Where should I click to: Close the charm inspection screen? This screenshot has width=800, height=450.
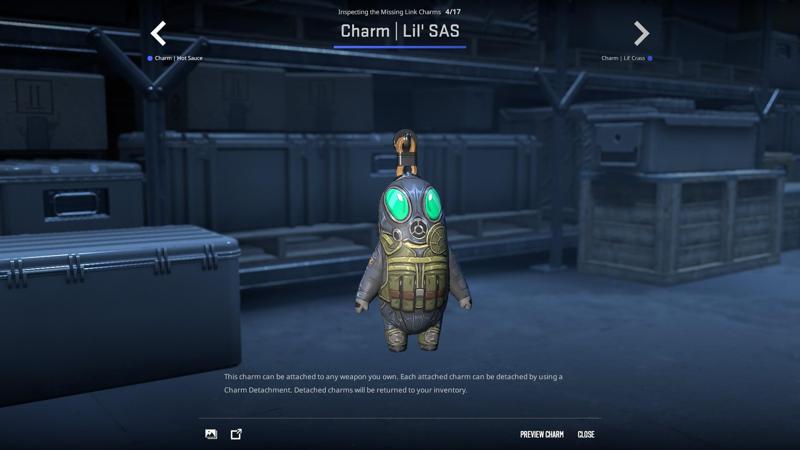pyautogui.click(x=586, y=434)
